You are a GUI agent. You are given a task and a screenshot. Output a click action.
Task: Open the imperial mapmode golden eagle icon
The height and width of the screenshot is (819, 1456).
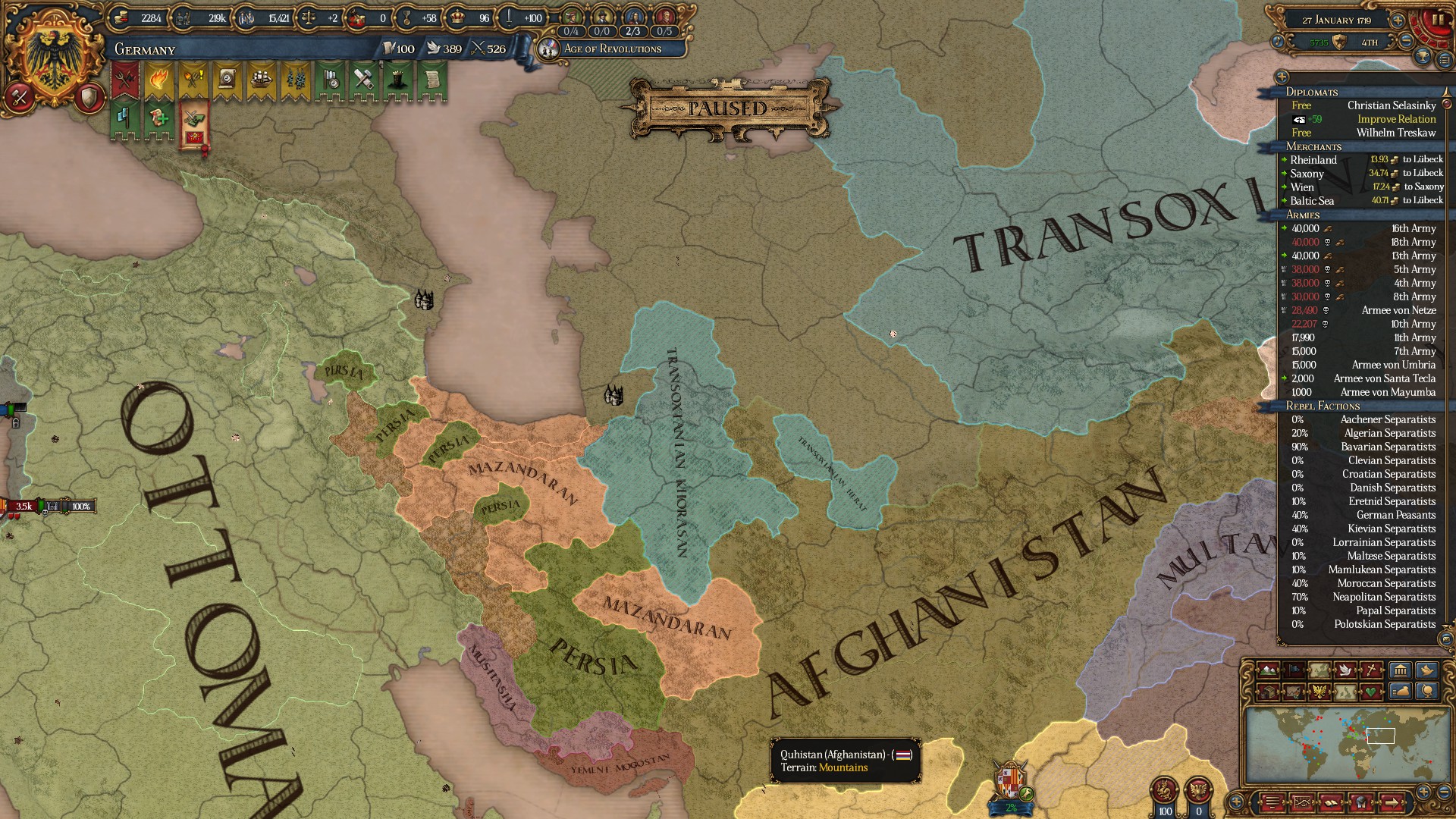tap(1321, 692)
